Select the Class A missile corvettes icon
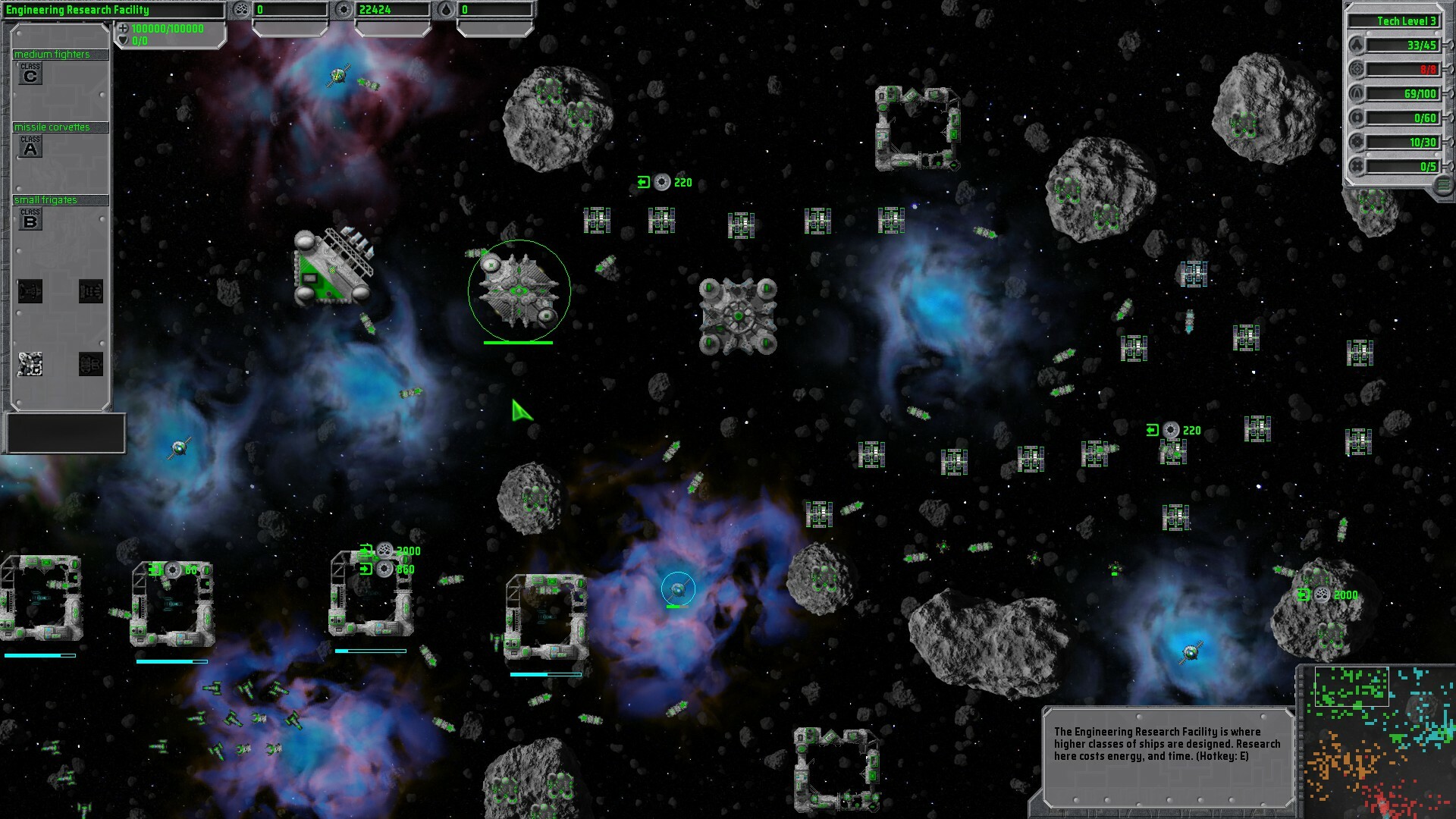Viewport: 1456px width, 819px height. (x=30, y=146)
